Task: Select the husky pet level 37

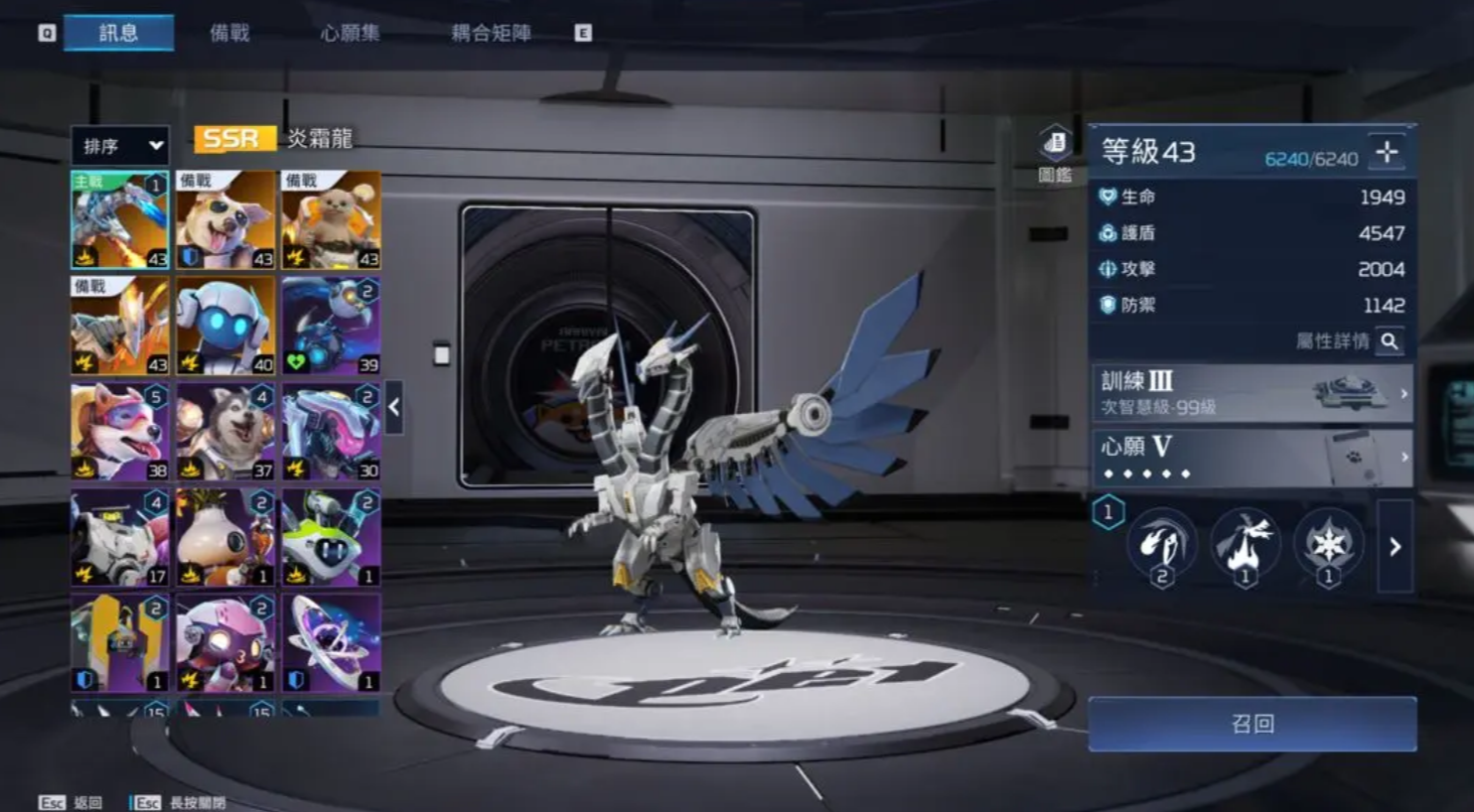Action: [225, 432]
